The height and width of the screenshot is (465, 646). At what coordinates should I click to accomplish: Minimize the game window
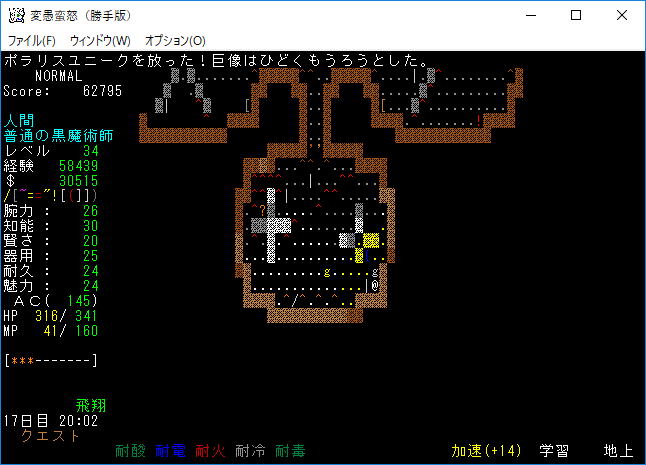pos(530,16)
